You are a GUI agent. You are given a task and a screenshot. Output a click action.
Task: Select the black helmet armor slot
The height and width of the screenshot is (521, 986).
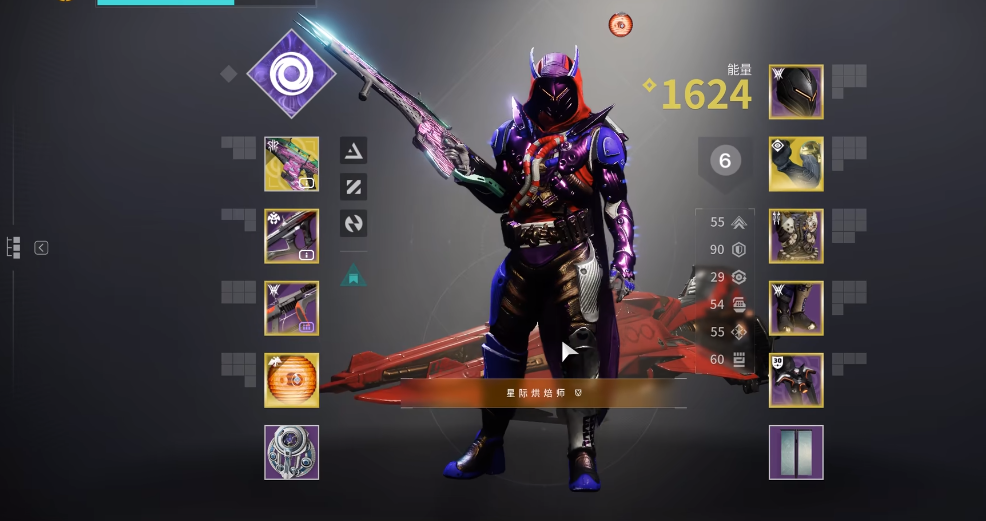tap(796, 92)
